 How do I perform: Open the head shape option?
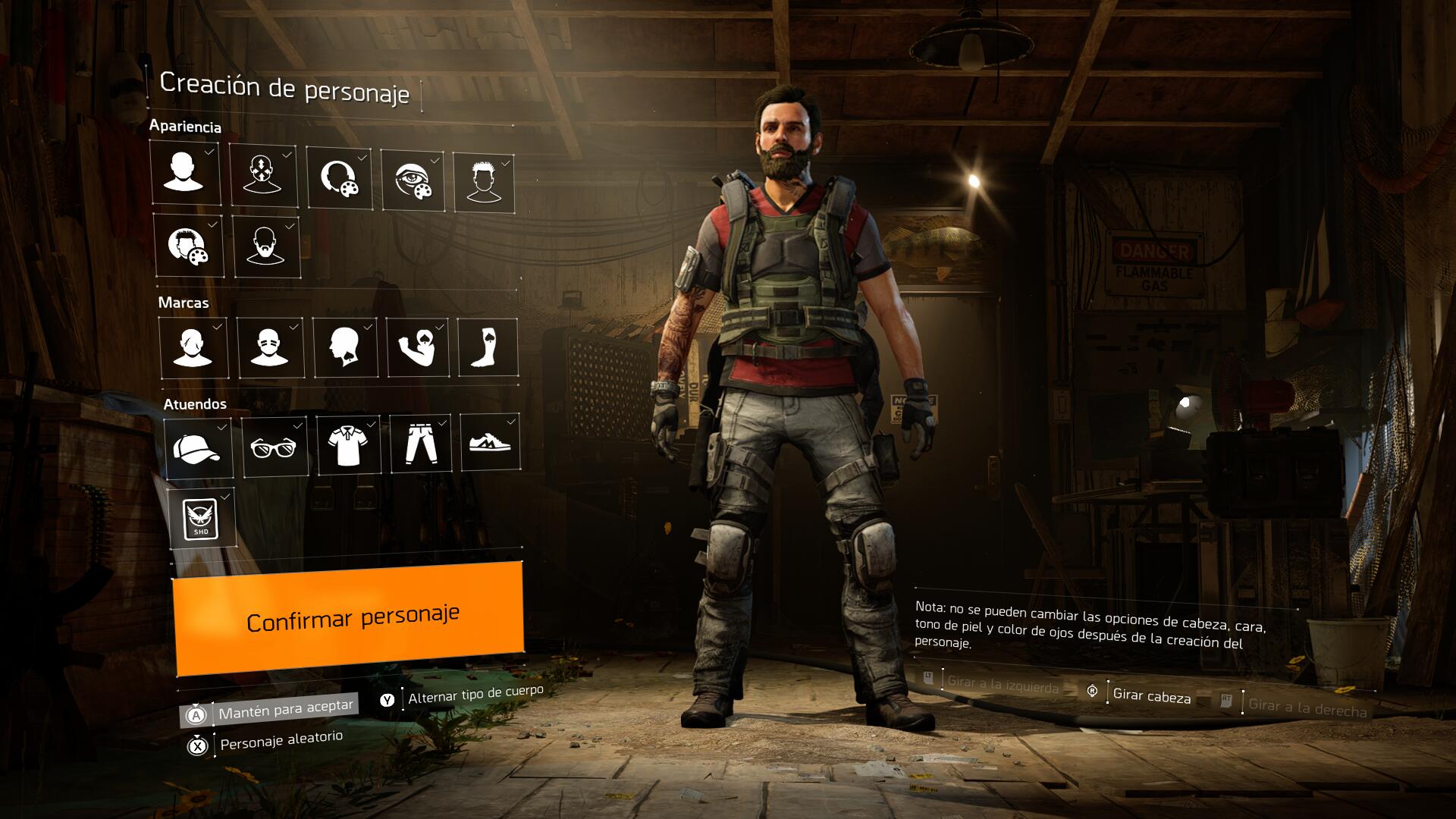pyautogui.click(x=185, y=174)
